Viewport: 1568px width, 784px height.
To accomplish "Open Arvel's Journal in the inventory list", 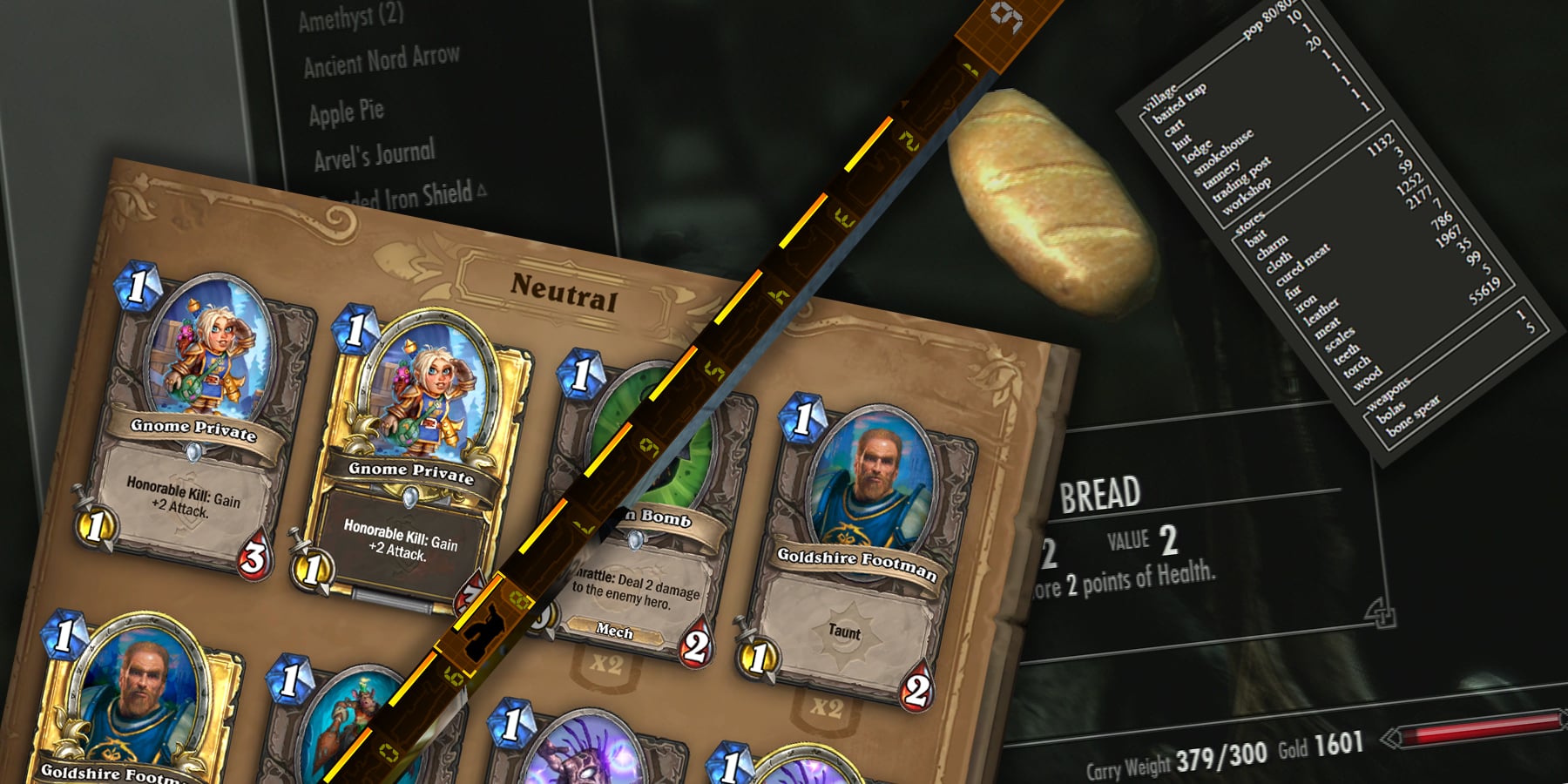I will click(x=374, y=157).
